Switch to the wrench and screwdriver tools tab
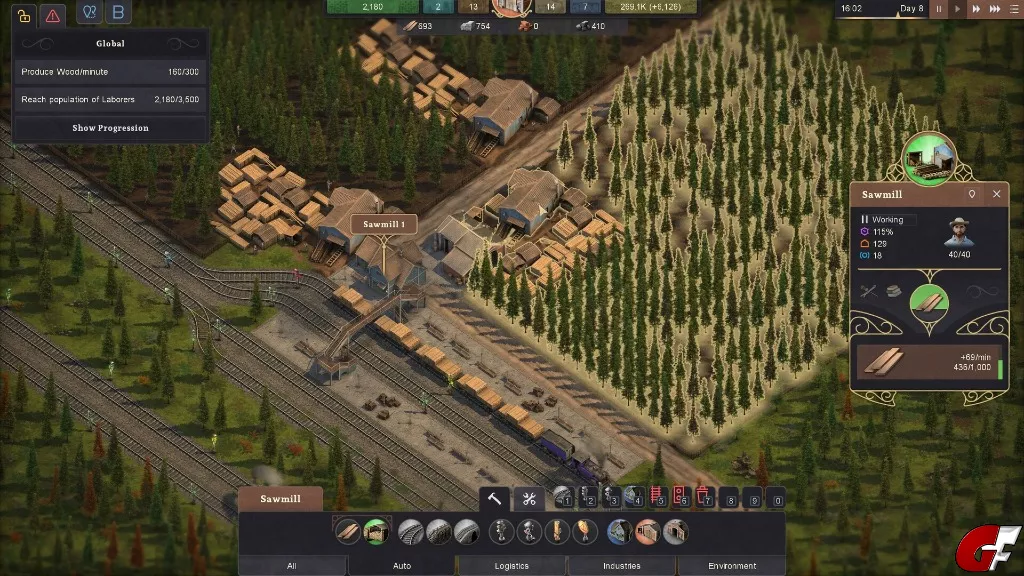This screenshot has height=576, width=1024. tap(529, 499)
